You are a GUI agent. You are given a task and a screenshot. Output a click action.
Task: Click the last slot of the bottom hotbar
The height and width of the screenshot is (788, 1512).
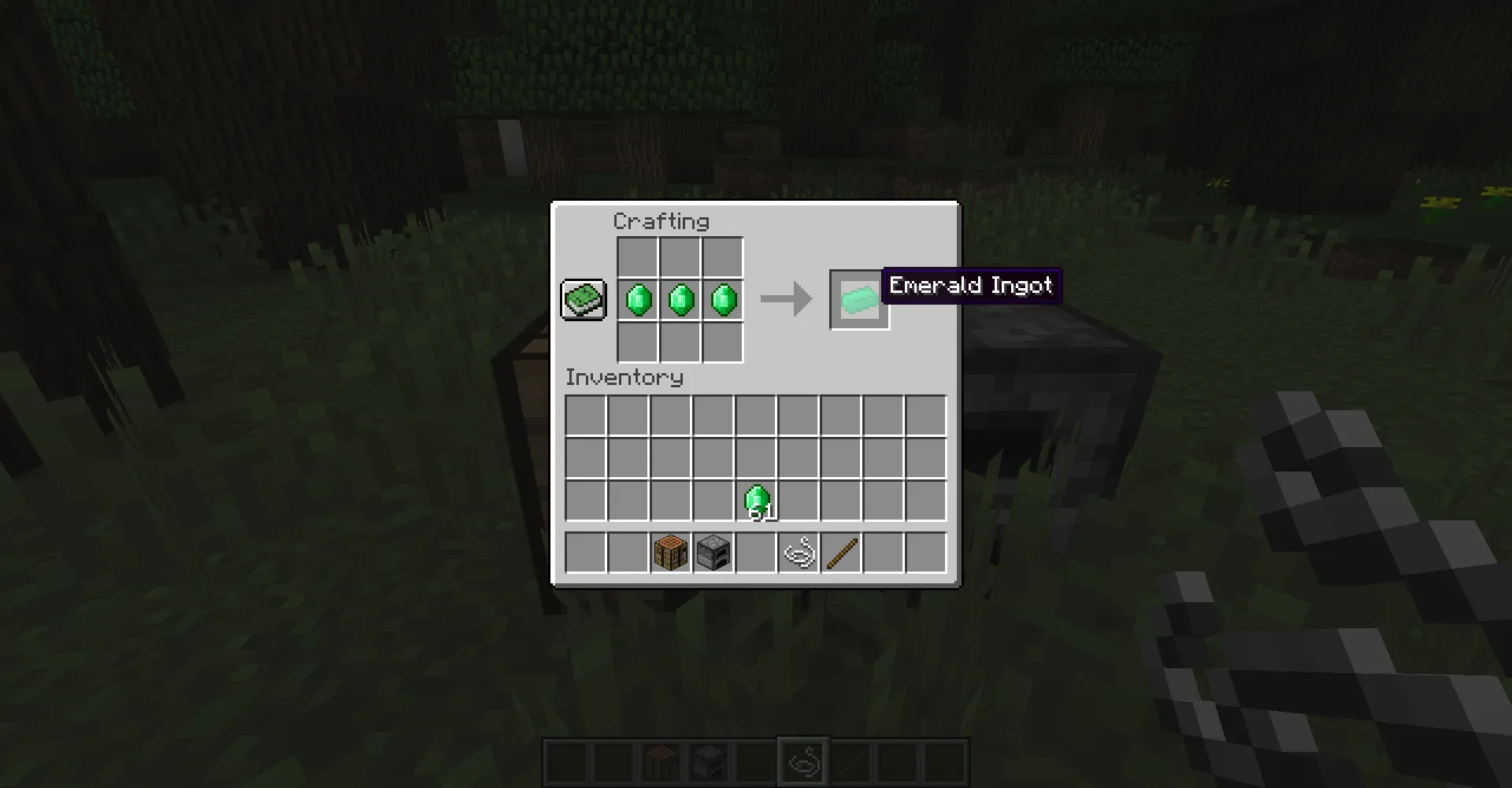click(945, 758)
